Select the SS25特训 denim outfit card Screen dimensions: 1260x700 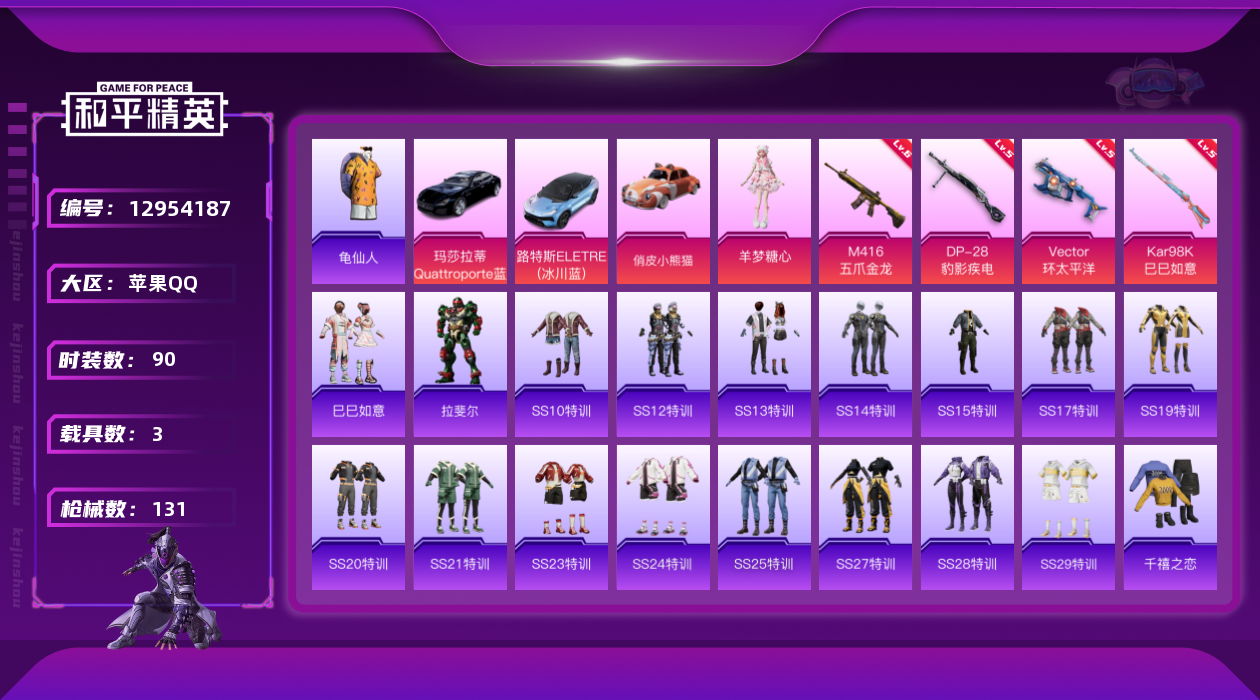pyautogui.click(x=764, y=517)
